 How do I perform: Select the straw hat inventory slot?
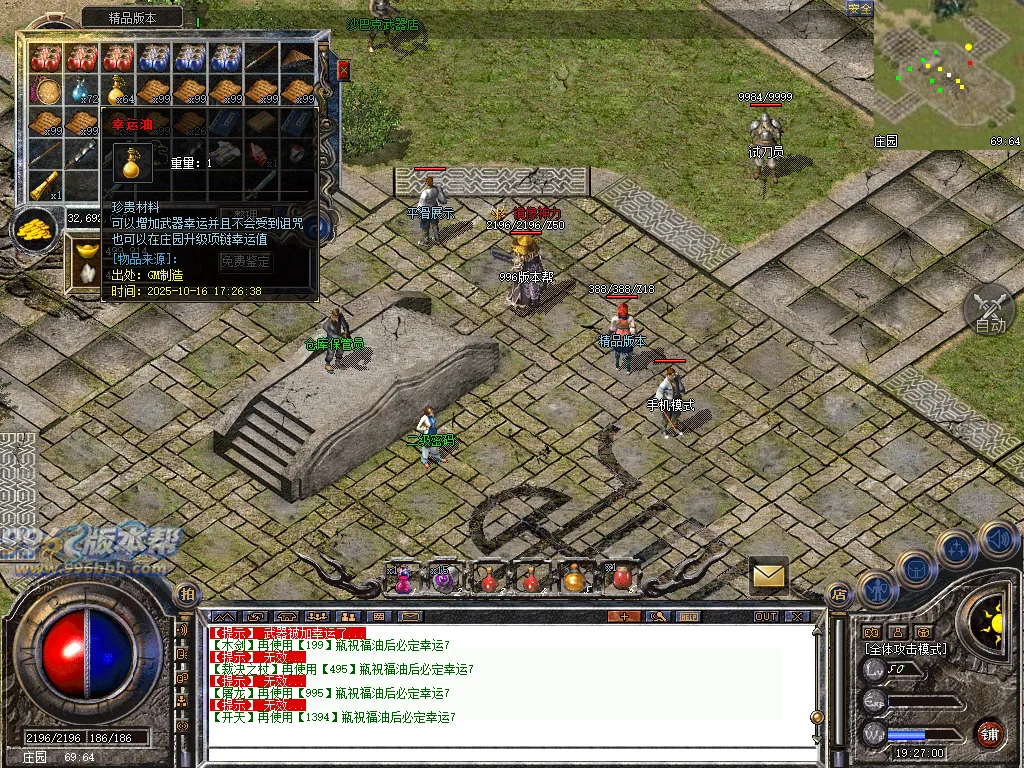[298, 58]
